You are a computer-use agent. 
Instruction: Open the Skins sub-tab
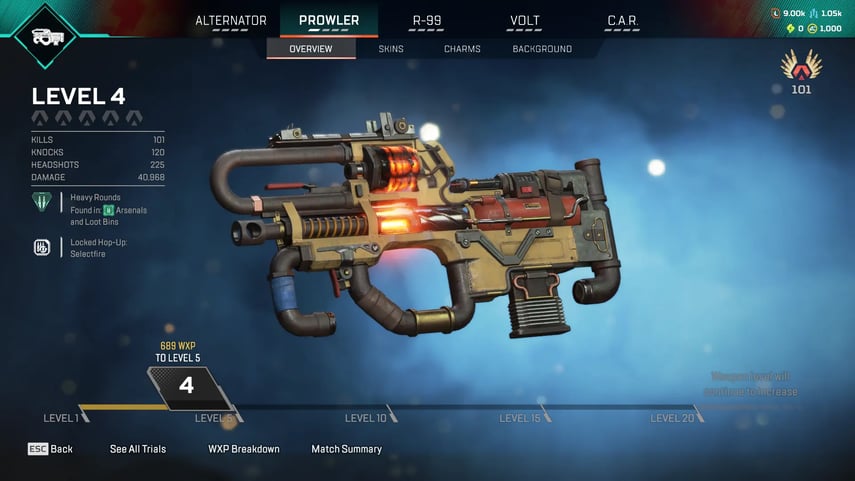click(x=391, y=49)
